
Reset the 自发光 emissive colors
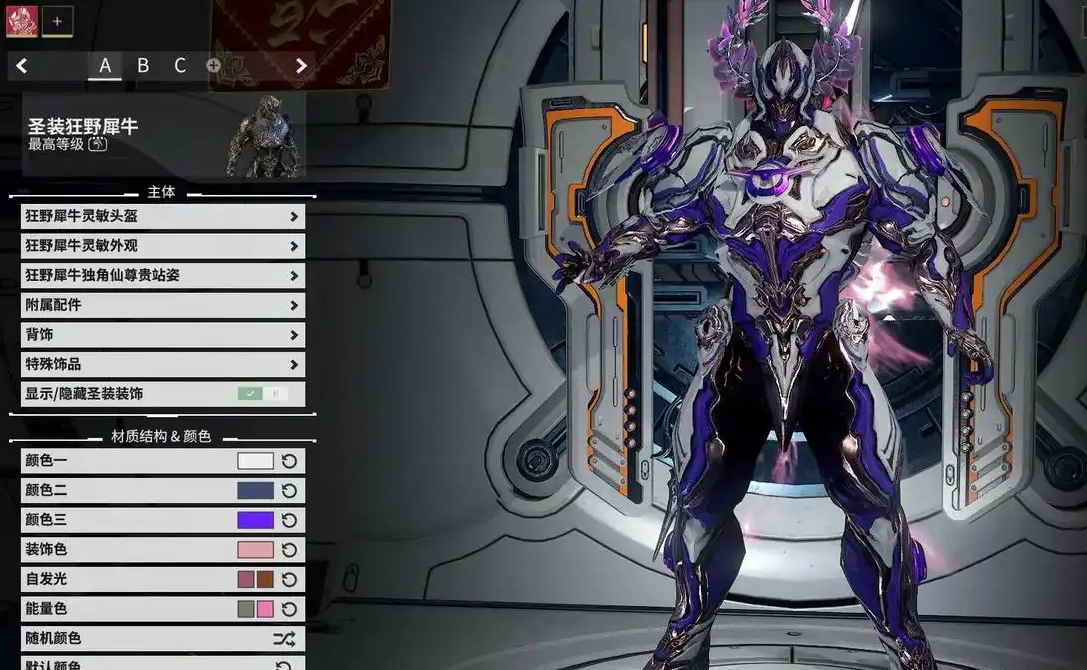[x=289, y=579]
